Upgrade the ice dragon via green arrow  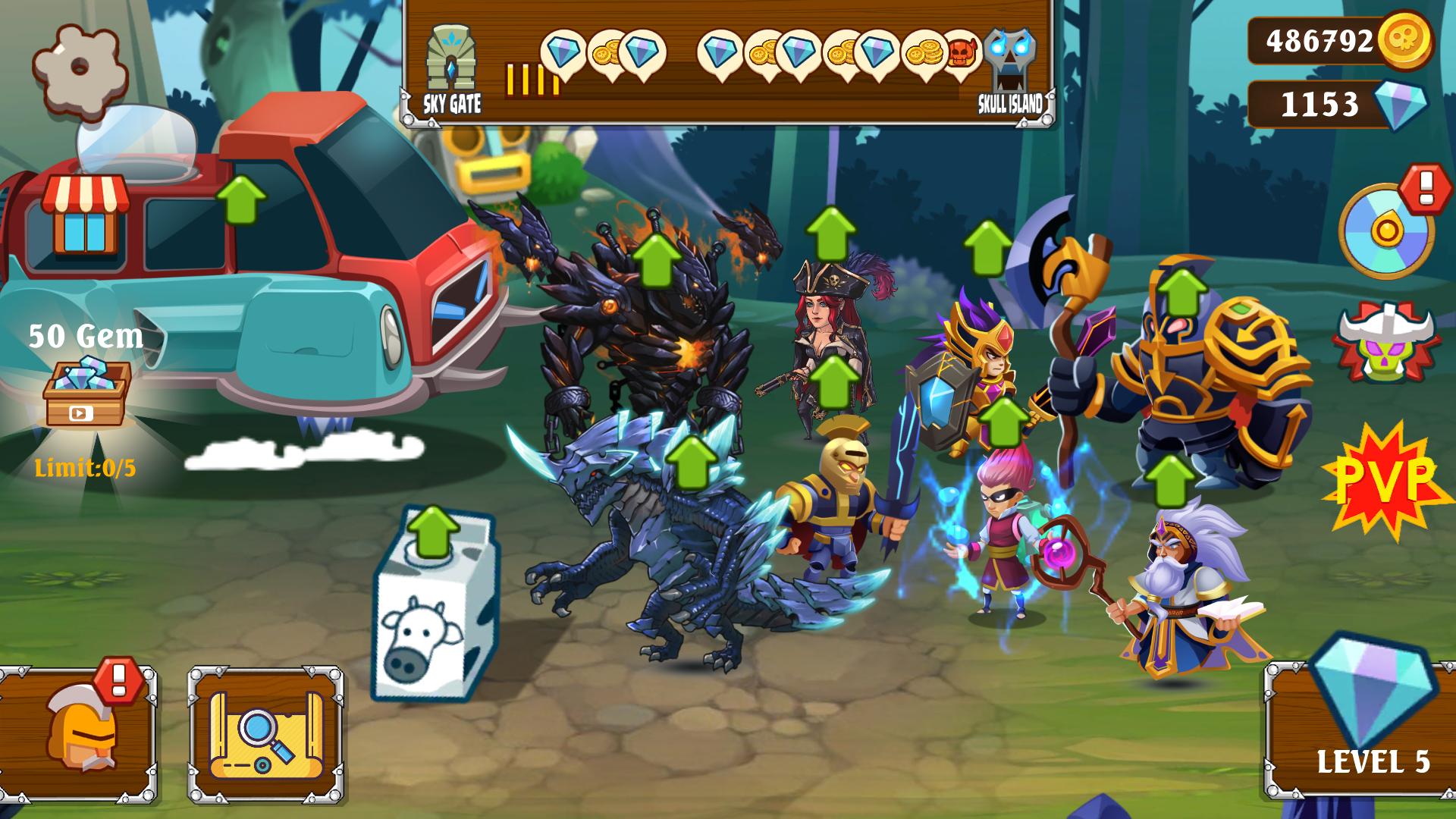691,461
